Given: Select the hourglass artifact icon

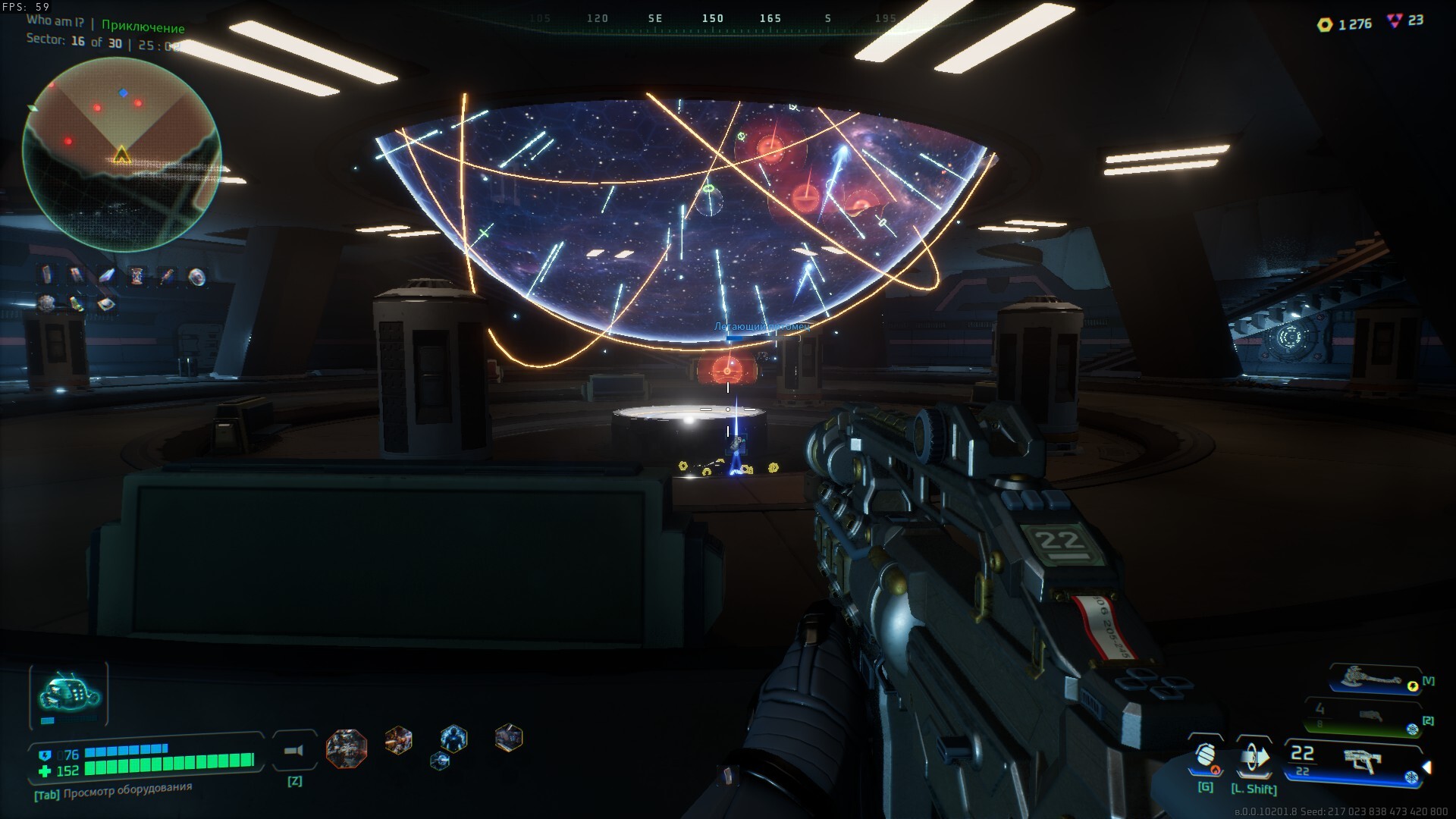Looking at the screenshot, I should pyautogui.click(x=137, y=275).
